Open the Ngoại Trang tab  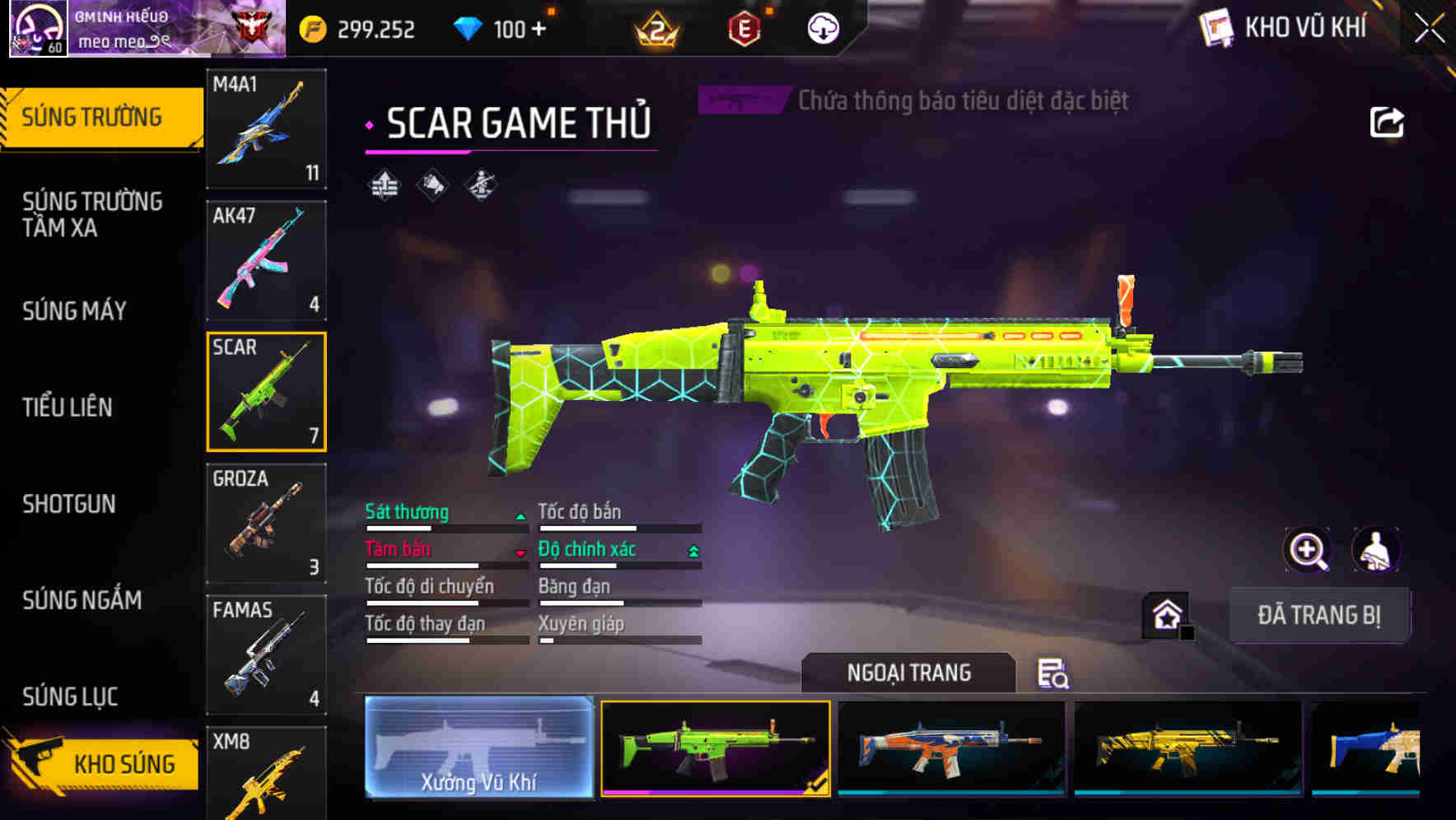[909, 673]
